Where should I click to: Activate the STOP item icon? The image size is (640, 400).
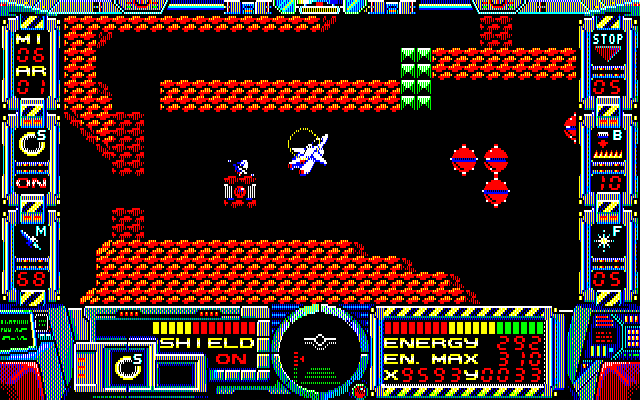click(x=607, y=46)
